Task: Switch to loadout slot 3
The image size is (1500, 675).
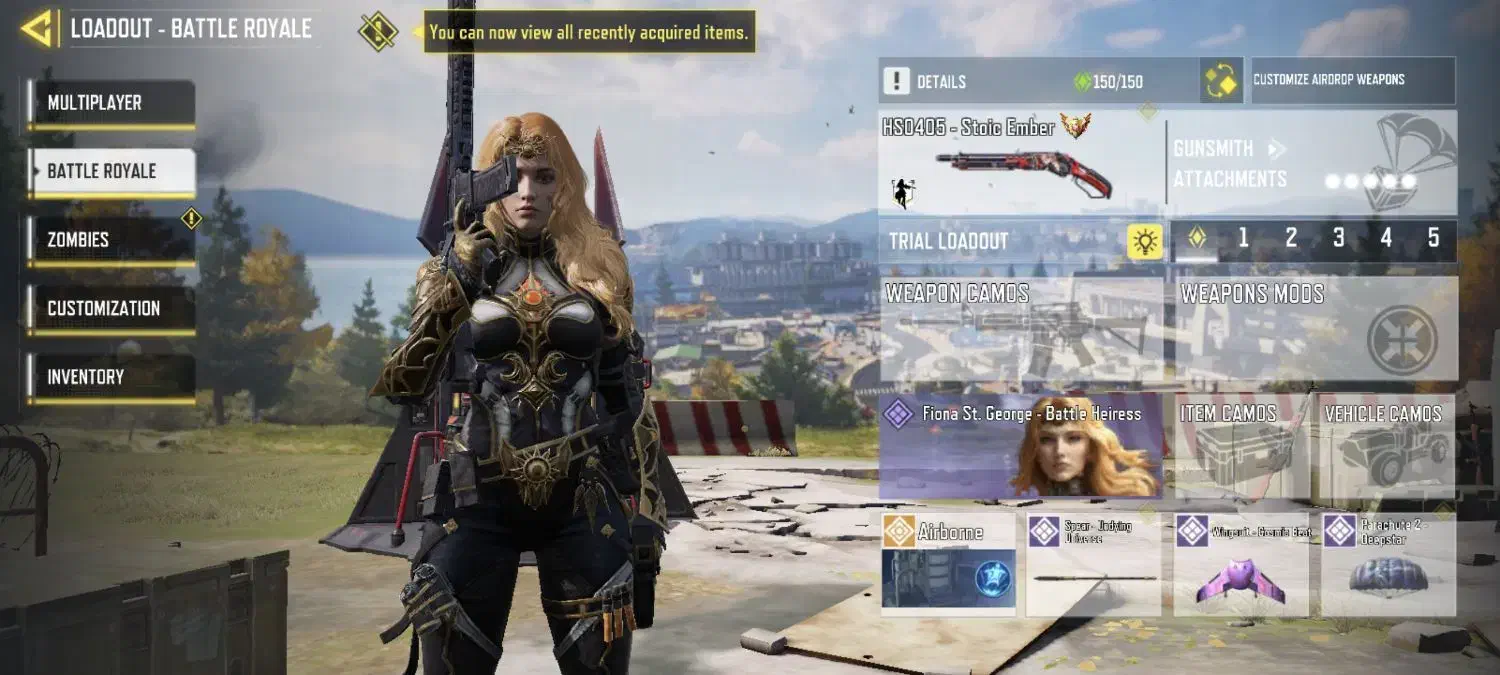Action: [1338, 239]
